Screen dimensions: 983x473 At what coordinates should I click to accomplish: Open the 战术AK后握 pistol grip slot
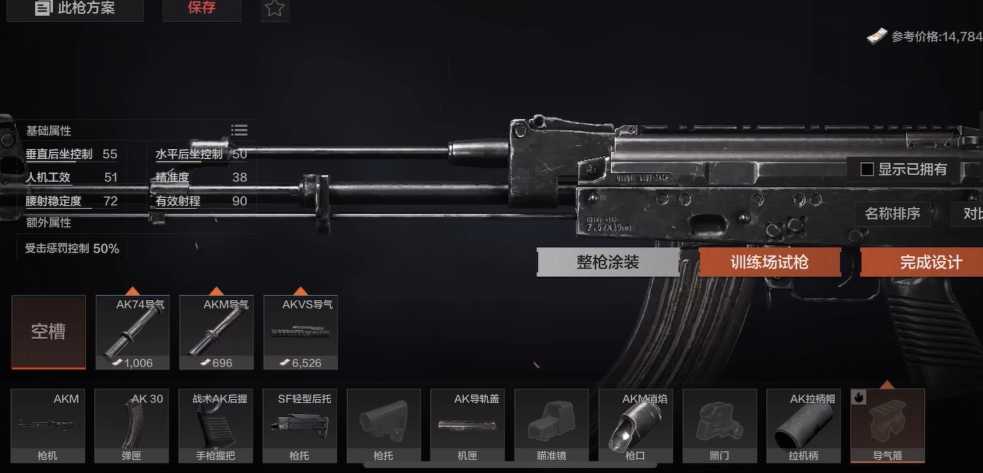216,426
